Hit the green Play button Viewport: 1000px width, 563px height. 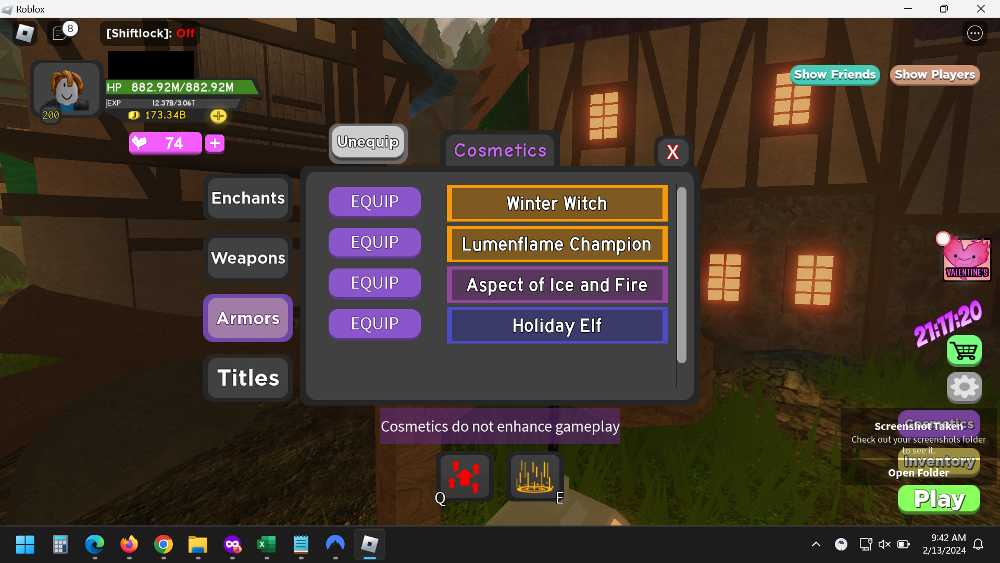[939, 499]
